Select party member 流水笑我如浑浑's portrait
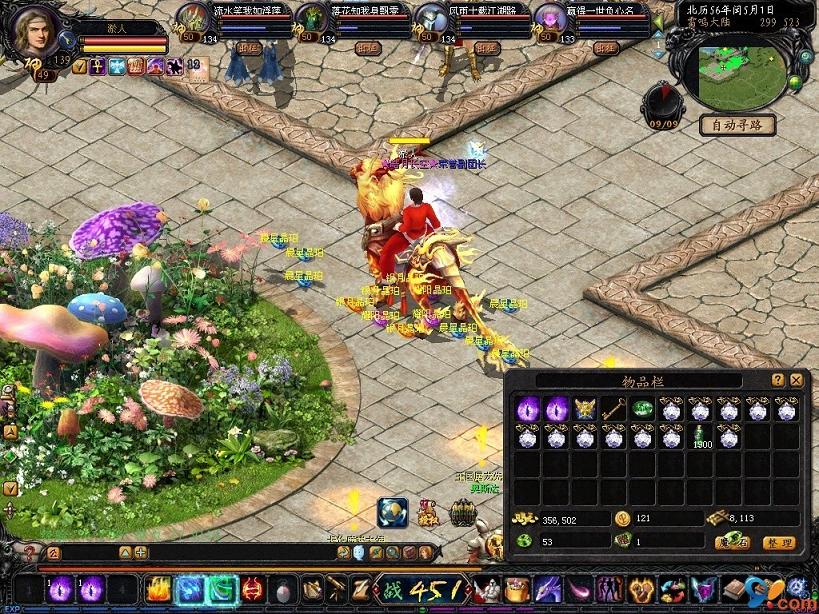819x614 pixels. [194, 19]
